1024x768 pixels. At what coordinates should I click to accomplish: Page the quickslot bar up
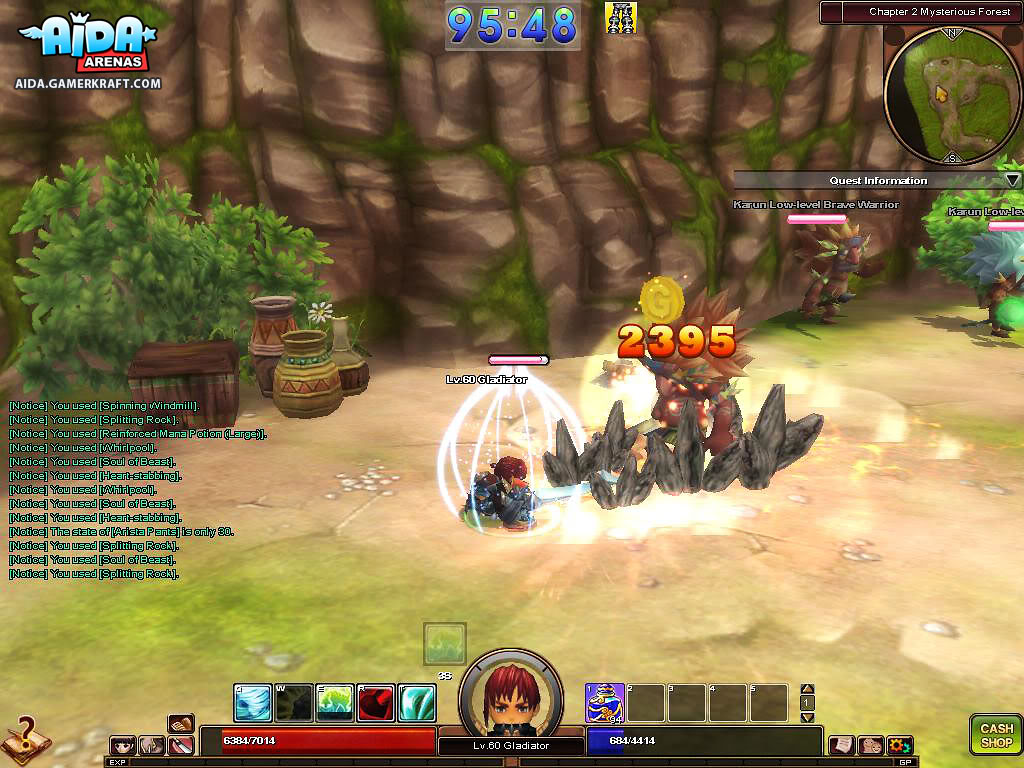coord(808,689)
